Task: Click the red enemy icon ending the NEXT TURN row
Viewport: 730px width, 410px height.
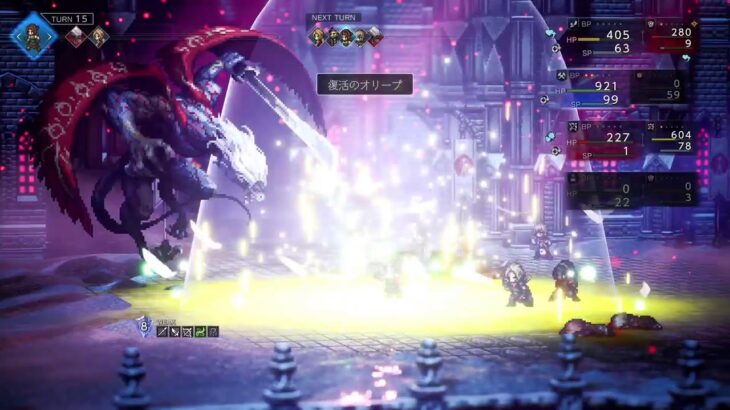Action: [x=374, y=37]
